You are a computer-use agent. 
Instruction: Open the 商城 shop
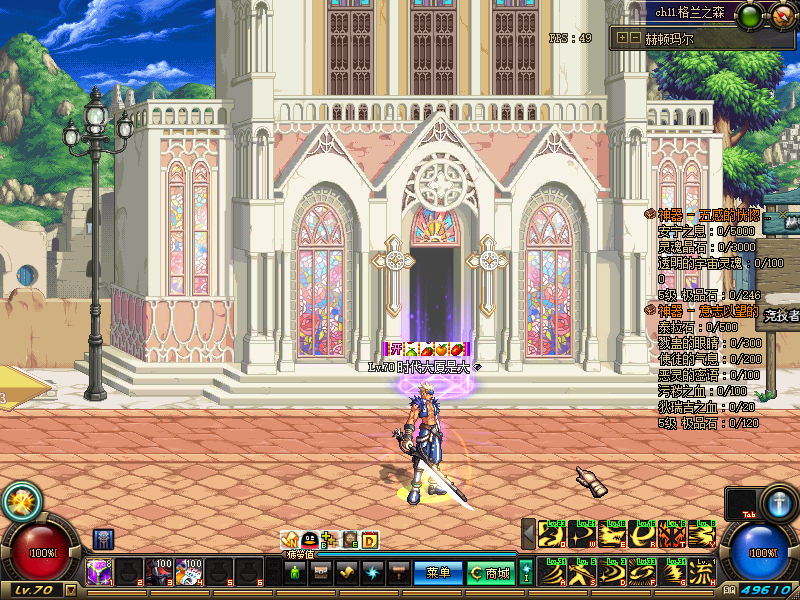490,573
